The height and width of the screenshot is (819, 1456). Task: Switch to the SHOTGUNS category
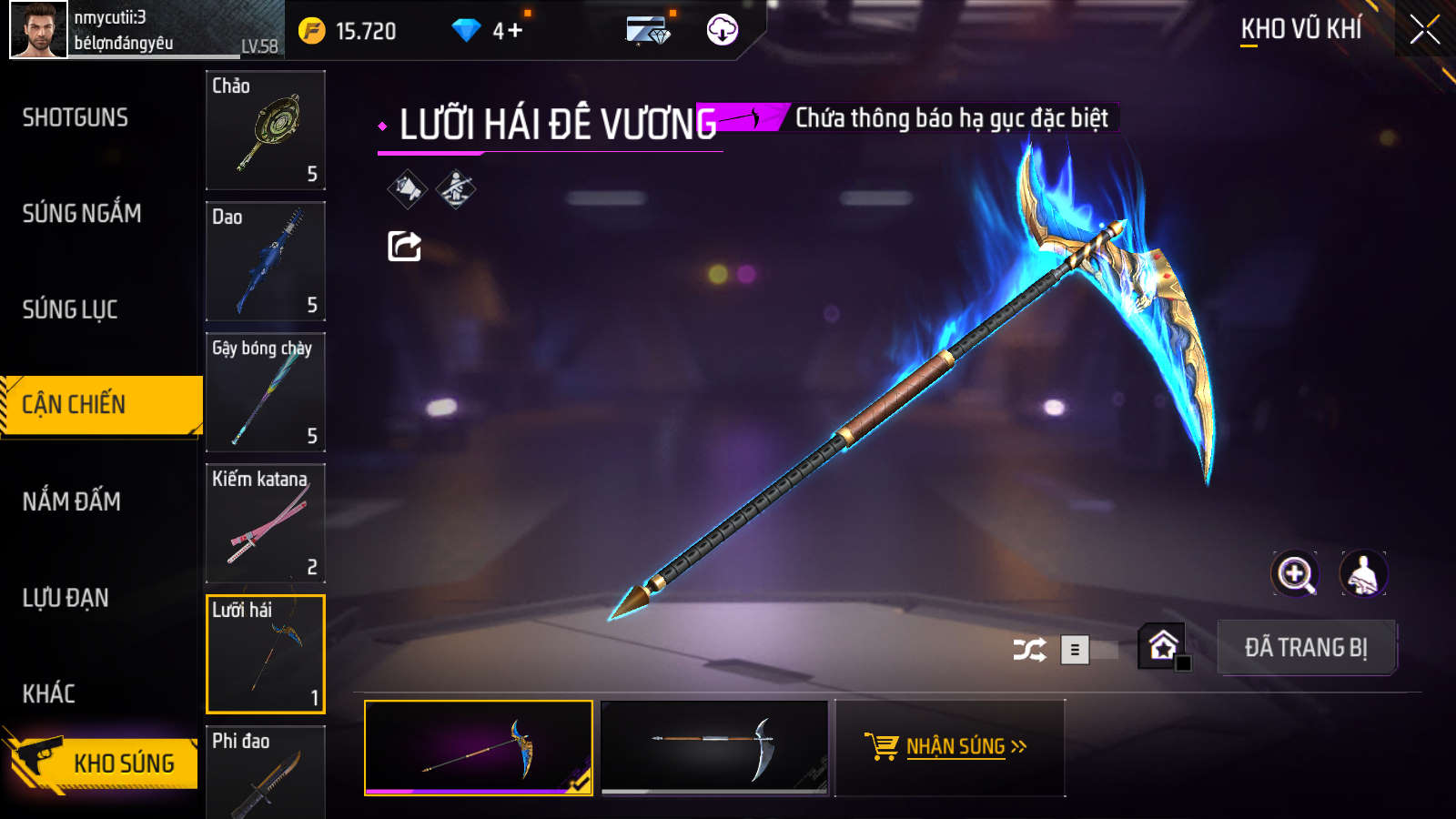click(76, 117)
